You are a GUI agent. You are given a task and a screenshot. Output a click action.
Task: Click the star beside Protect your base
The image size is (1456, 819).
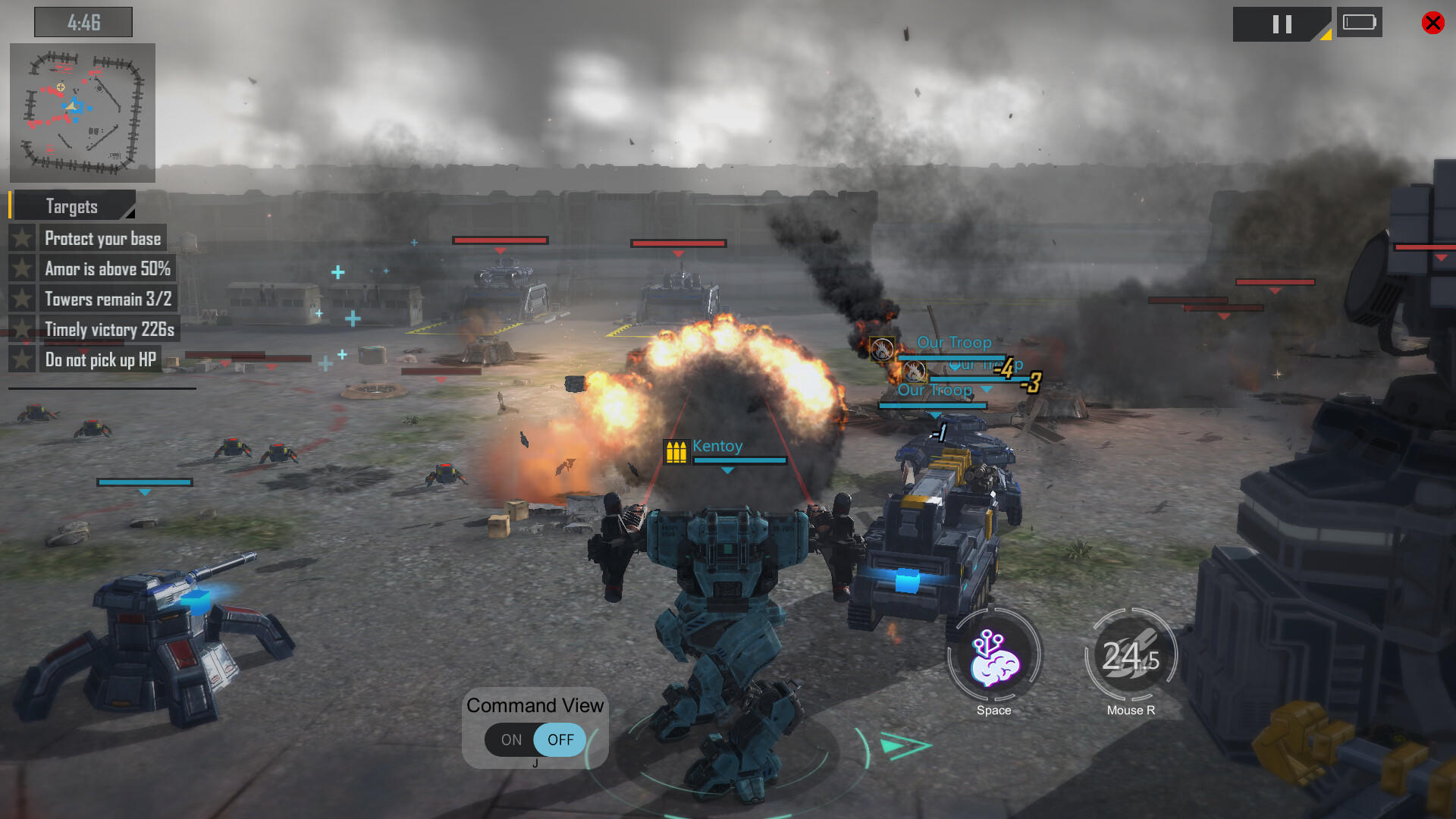click(22, 237)
